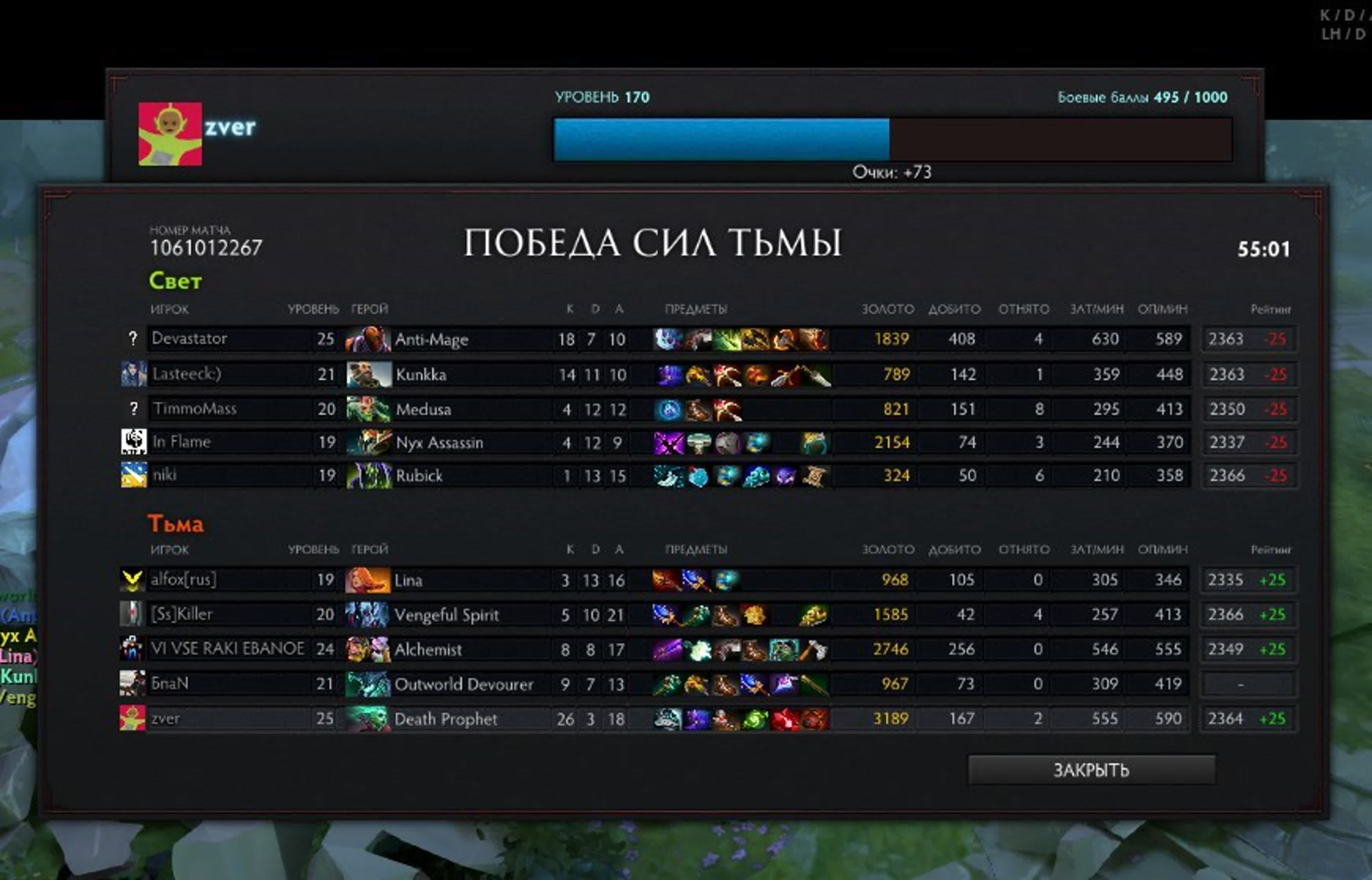This screenshot has width=1372, height=880.
Task: Click the Lasteeck:) player name
Action: coord(187,374)
